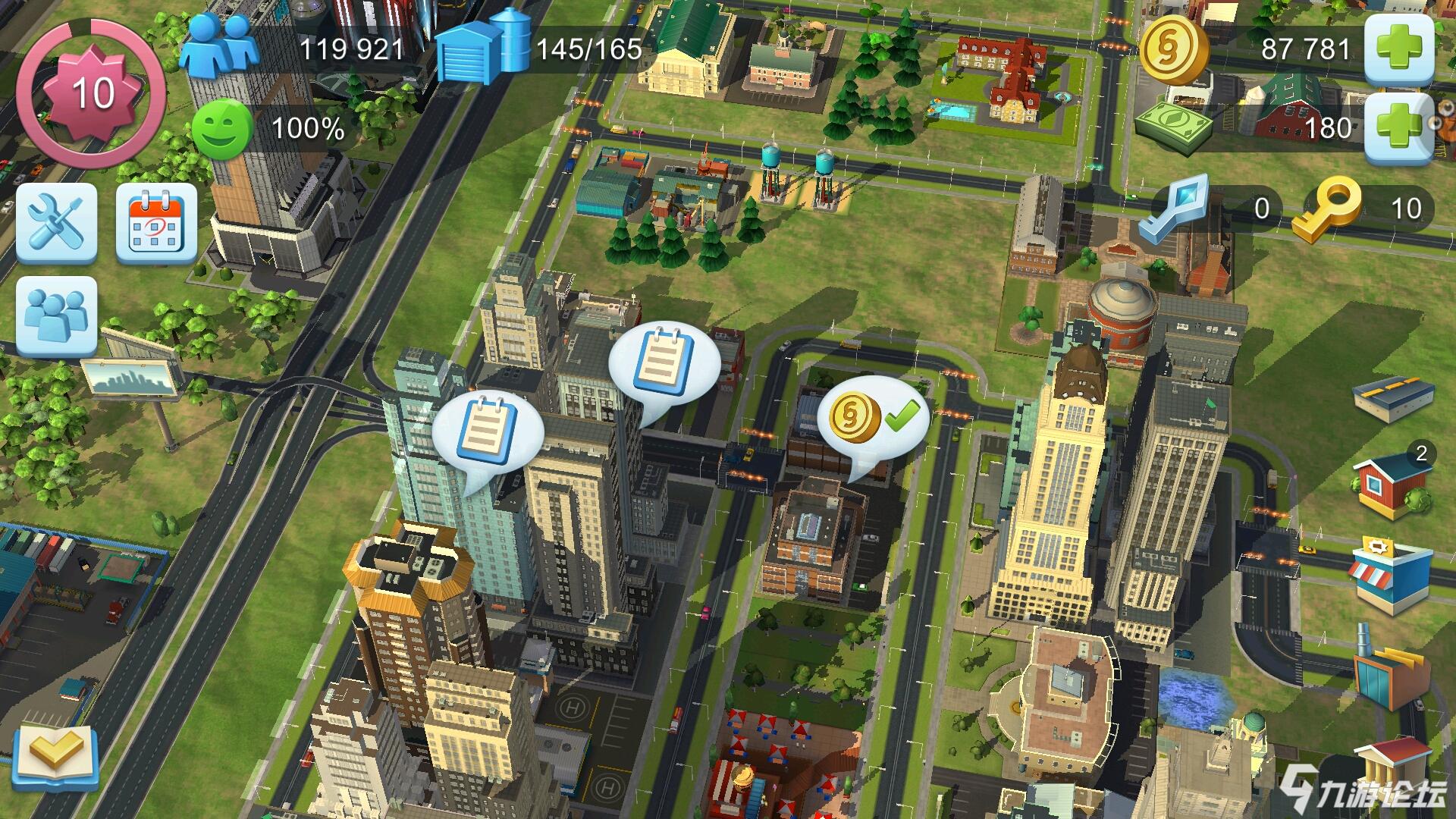This screenshot has height=819, width=1456.
Task: Open the friends group button
Action: 57,315
